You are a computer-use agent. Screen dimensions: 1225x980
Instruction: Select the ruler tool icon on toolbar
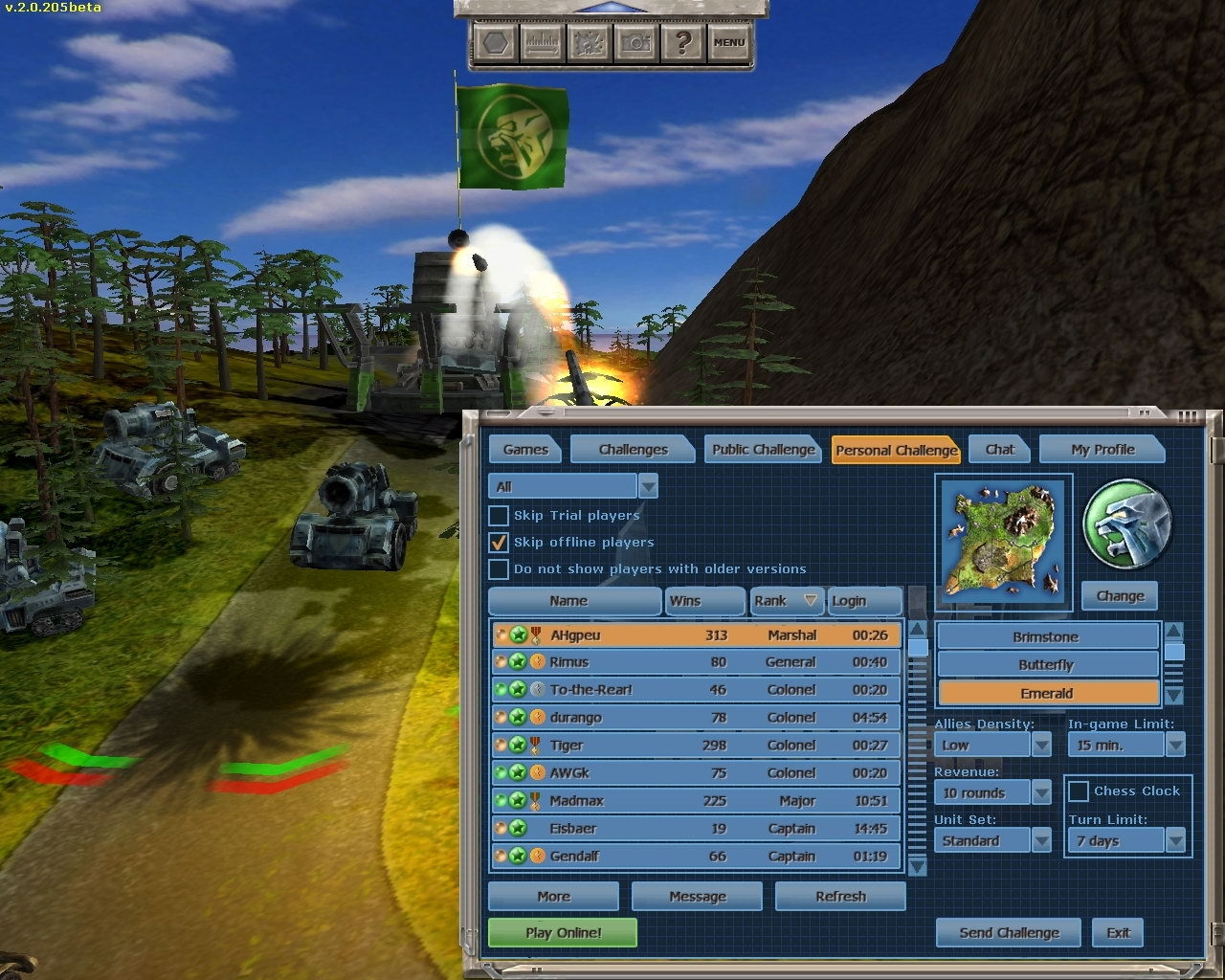(x=542, y=43)
